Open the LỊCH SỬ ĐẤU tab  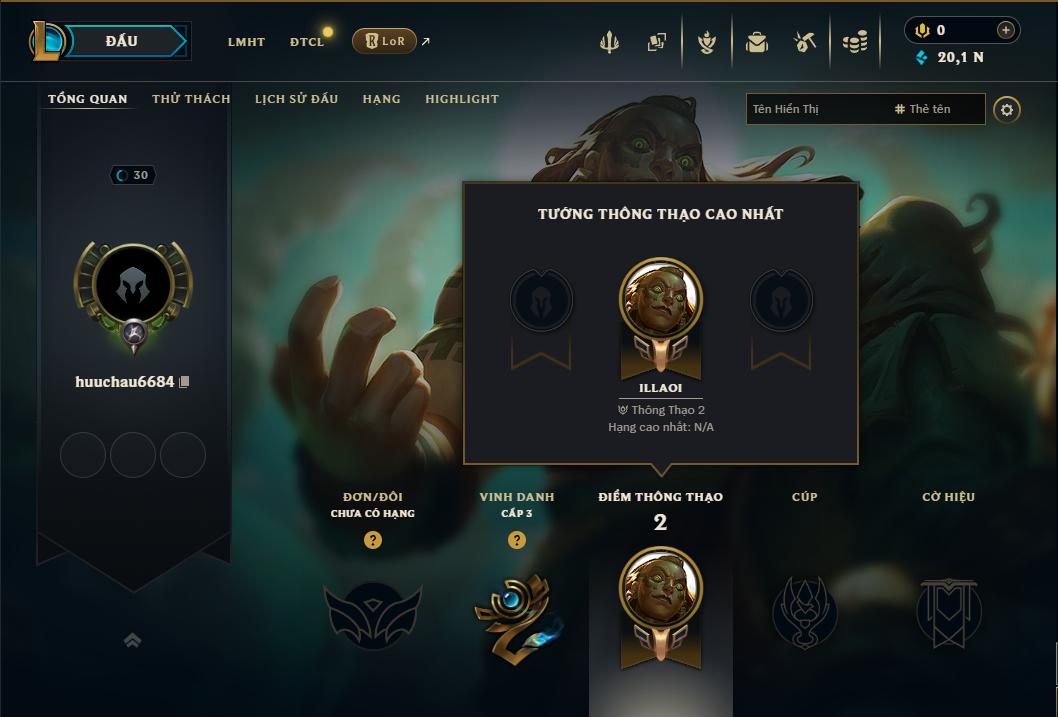296,99
